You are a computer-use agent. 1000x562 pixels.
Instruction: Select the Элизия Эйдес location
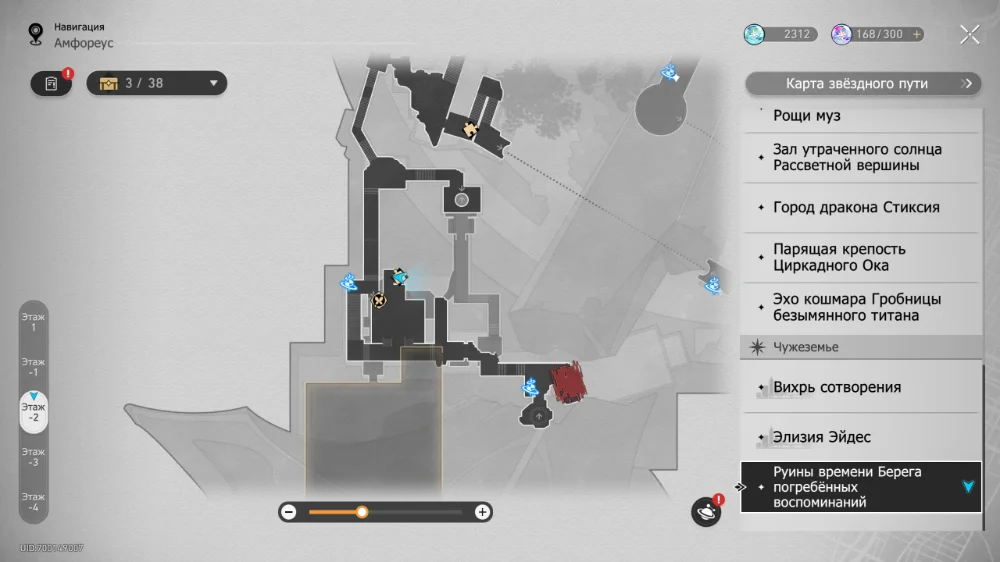860,437
